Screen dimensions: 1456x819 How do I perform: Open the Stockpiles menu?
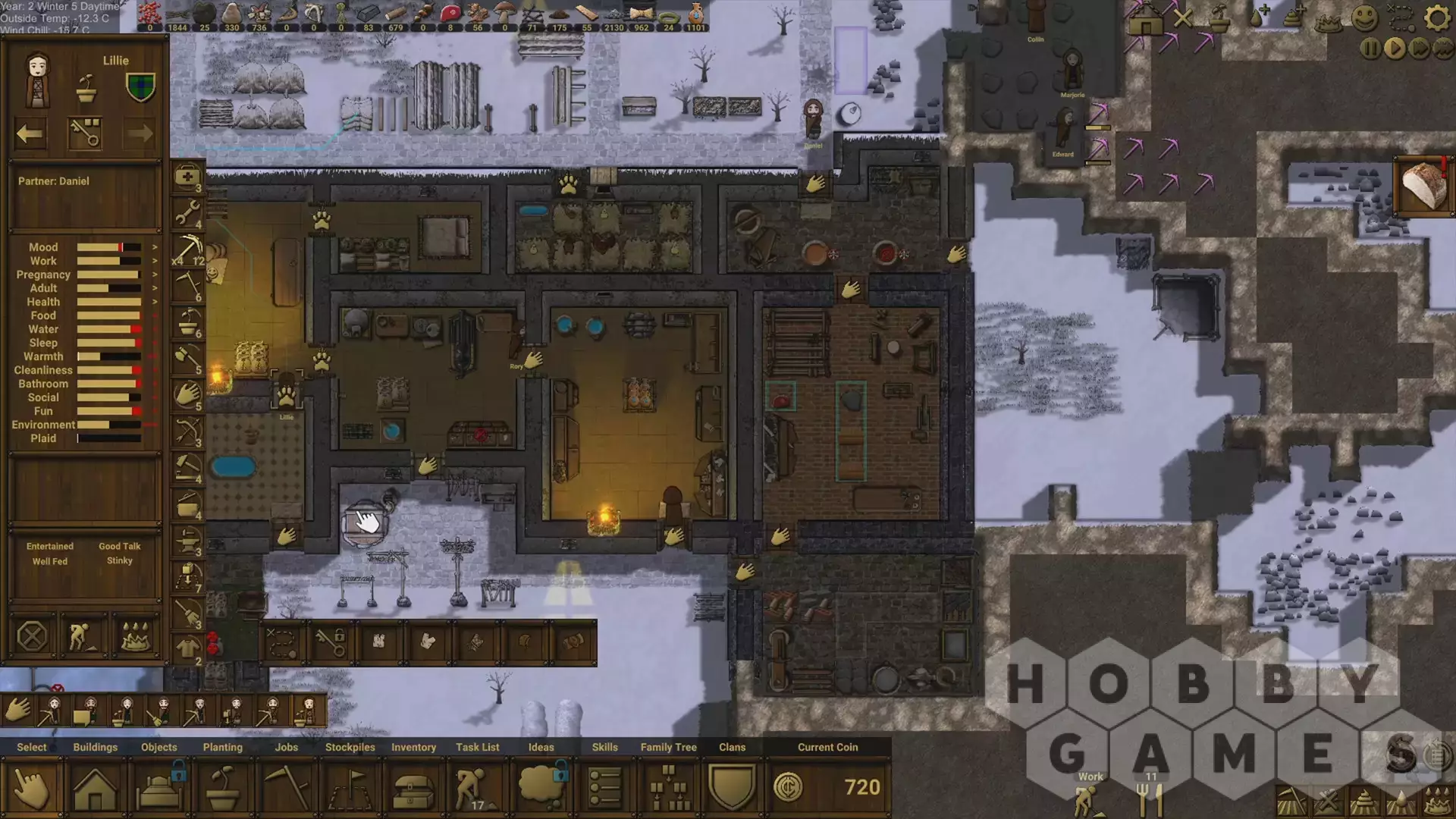point(350,789)
